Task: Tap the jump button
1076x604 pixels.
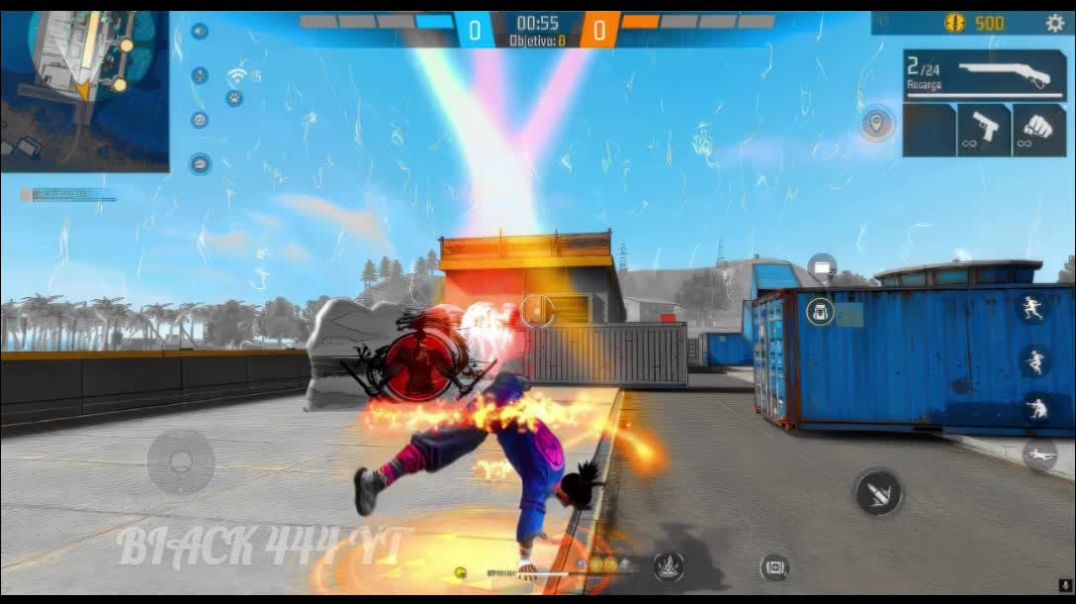Action: pyautogui.click(x=1037, y=360)
